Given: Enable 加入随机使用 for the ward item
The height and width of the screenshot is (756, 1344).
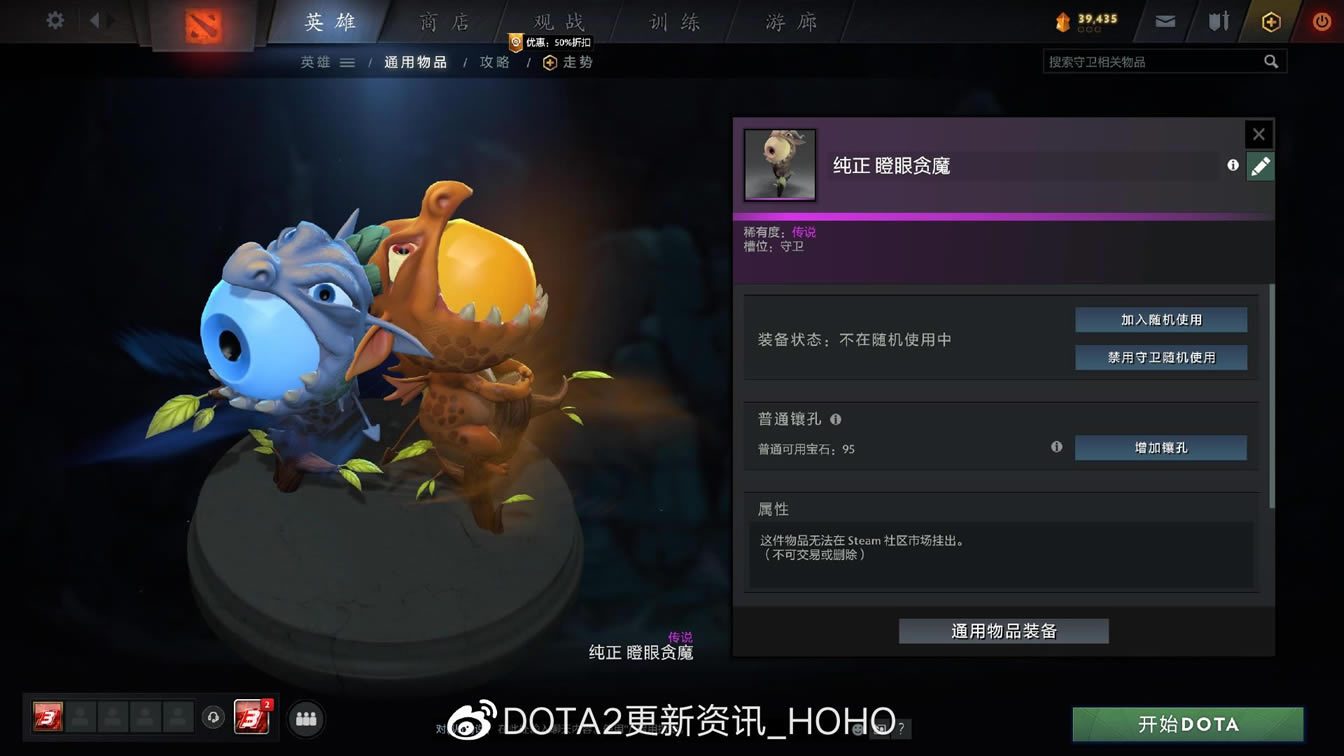Looking at the screenshot, I should 1161,319.
